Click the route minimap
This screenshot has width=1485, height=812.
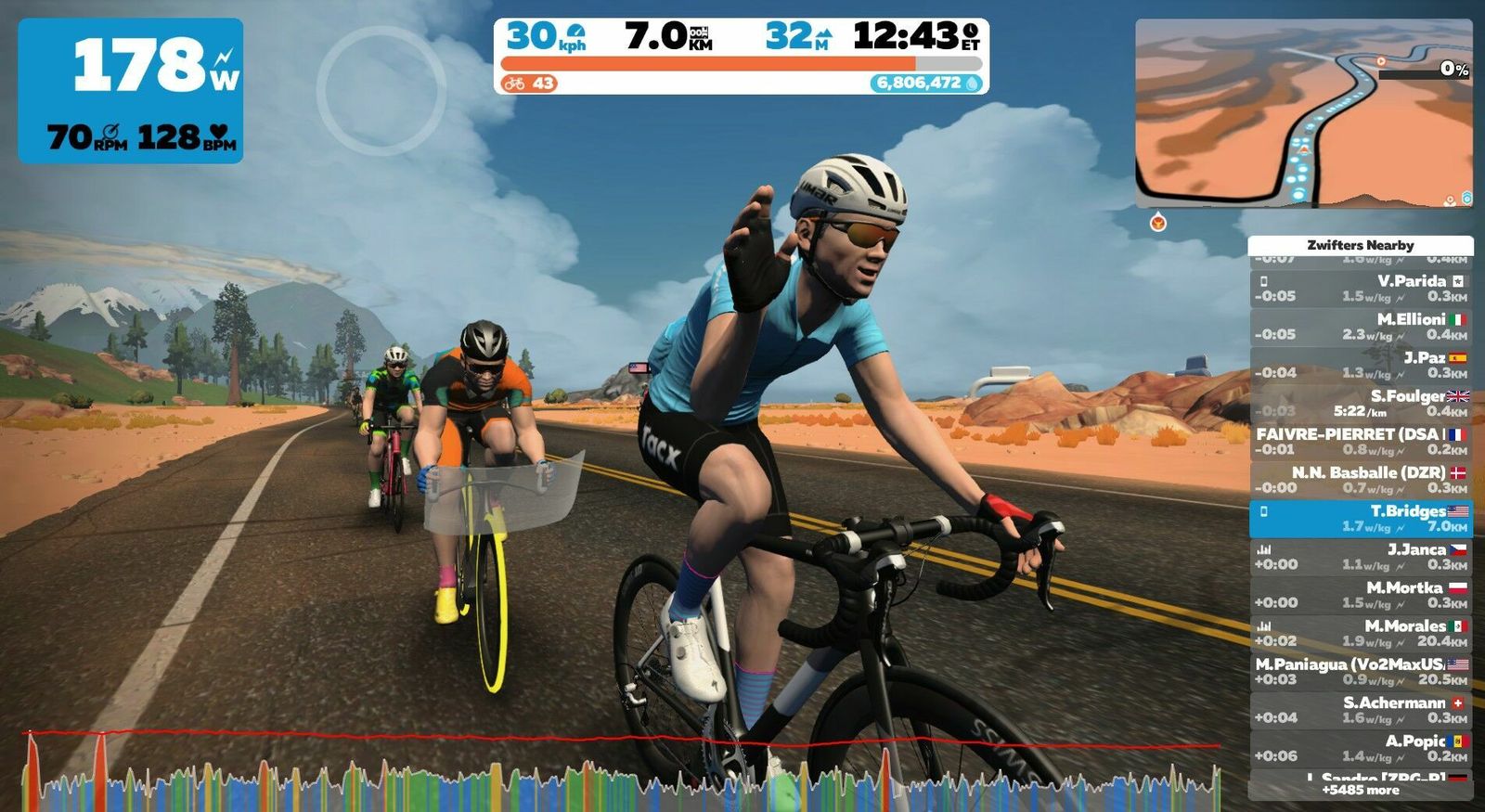[x=1303, y=113]
